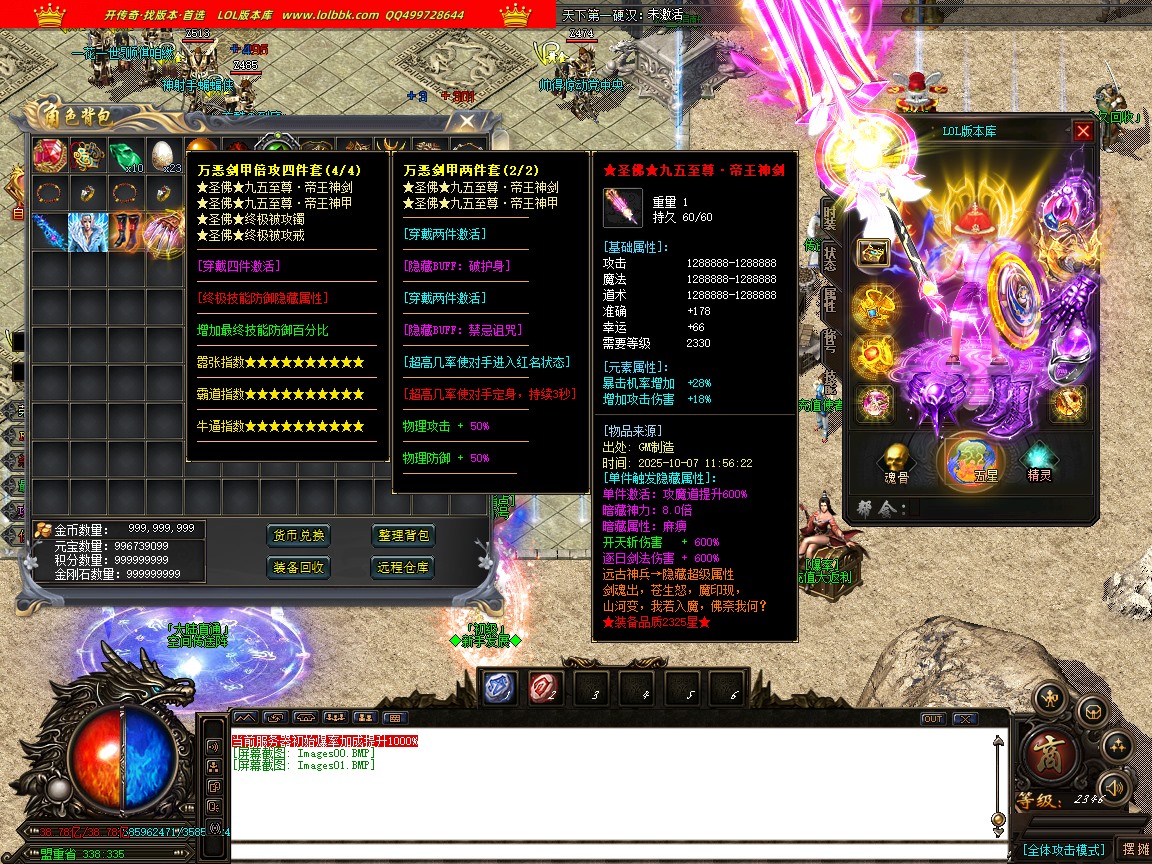Use the red skill in hotbar slot 2

[545, 687]
